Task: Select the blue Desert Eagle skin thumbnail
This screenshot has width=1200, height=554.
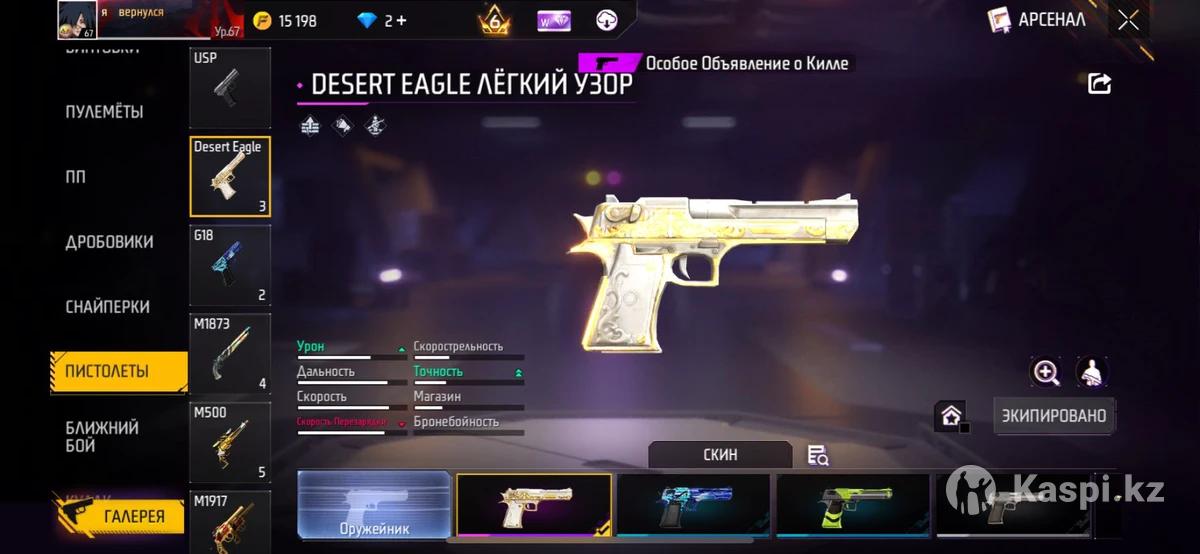Action: pos(693,505)
